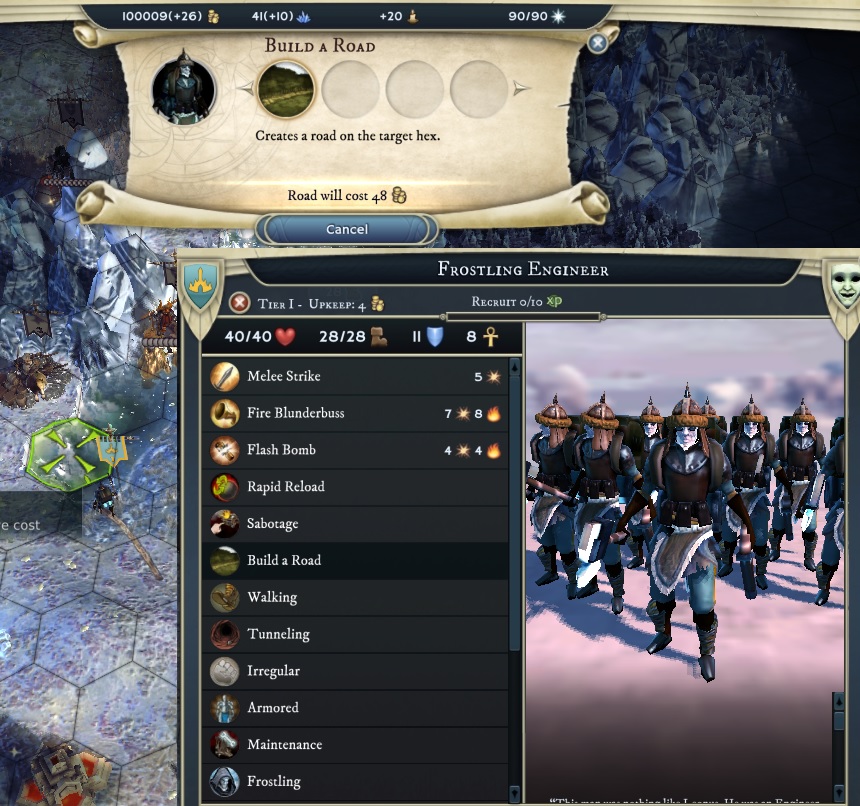Click the Walking trait row
The height and width of the screenshot is (806, 860).
[x=355, y=598]
